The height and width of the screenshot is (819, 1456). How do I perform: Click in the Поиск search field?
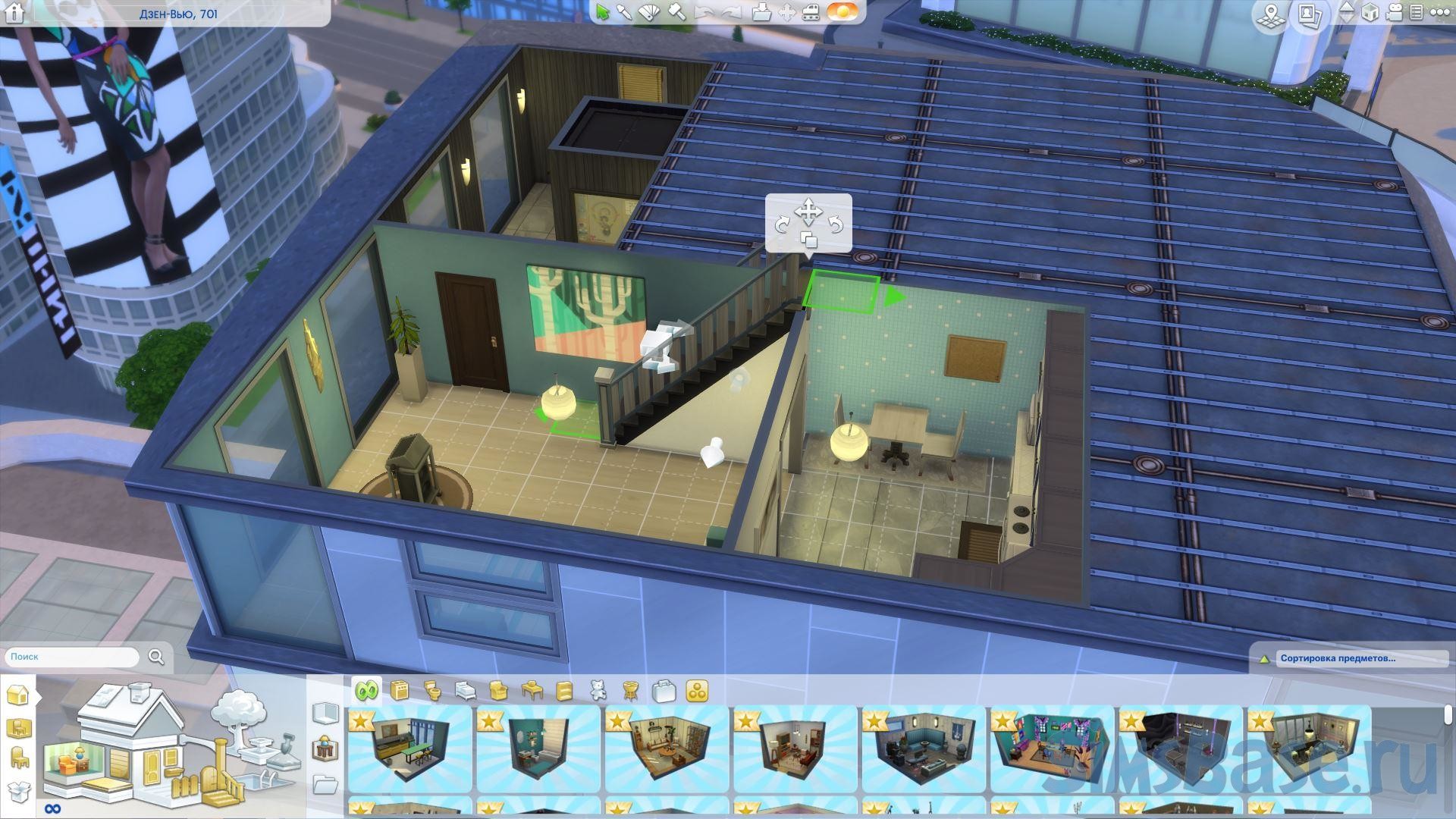[x=73, y=657]
